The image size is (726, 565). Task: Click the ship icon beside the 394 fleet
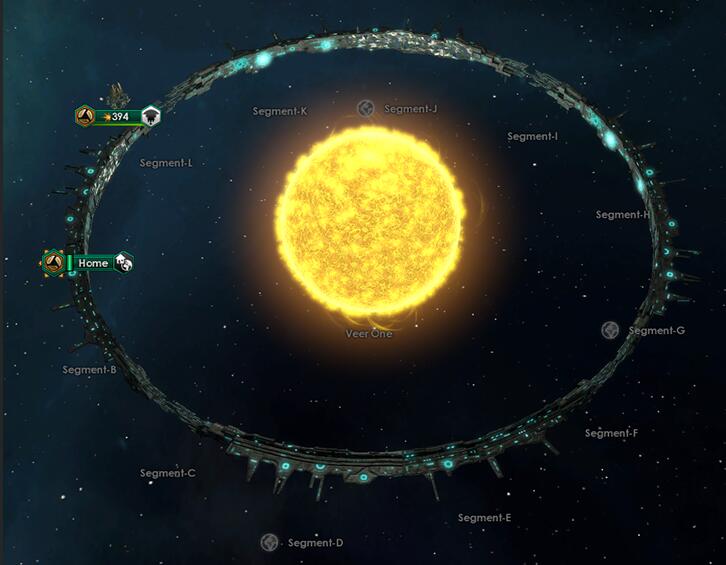150,117
